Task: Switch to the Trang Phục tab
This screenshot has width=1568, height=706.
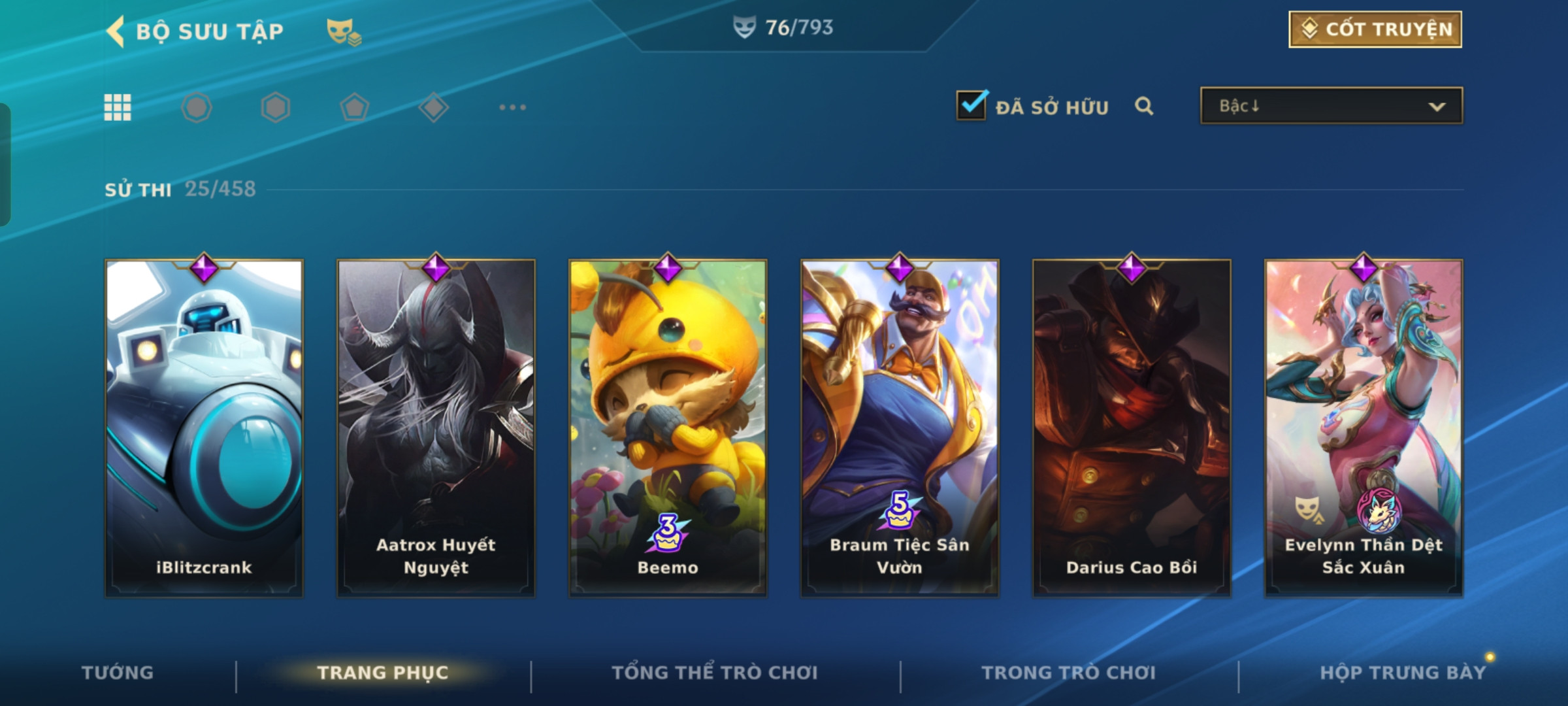Action: (x=383, y=673)
